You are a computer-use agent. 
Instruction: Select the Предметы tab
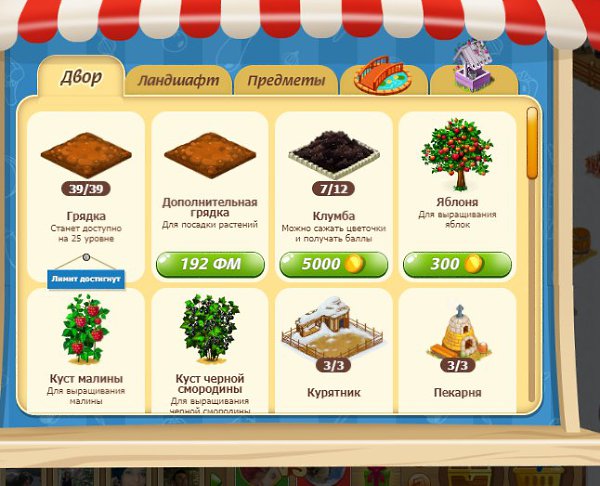point(286,81)
